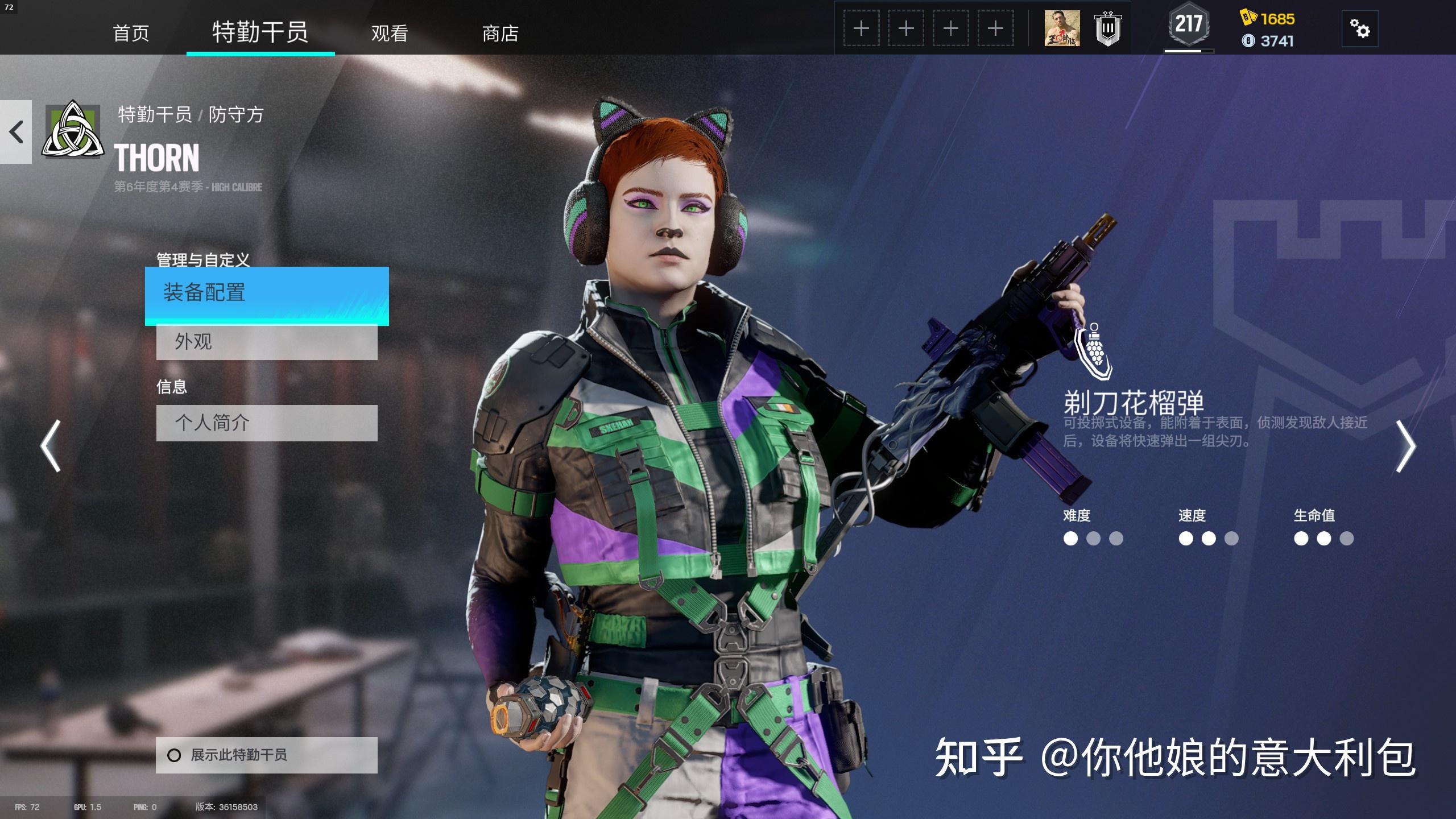Go to the 商店 shop tab
The height and width of the screenshot is (819, 1456).
coord(500,33)
